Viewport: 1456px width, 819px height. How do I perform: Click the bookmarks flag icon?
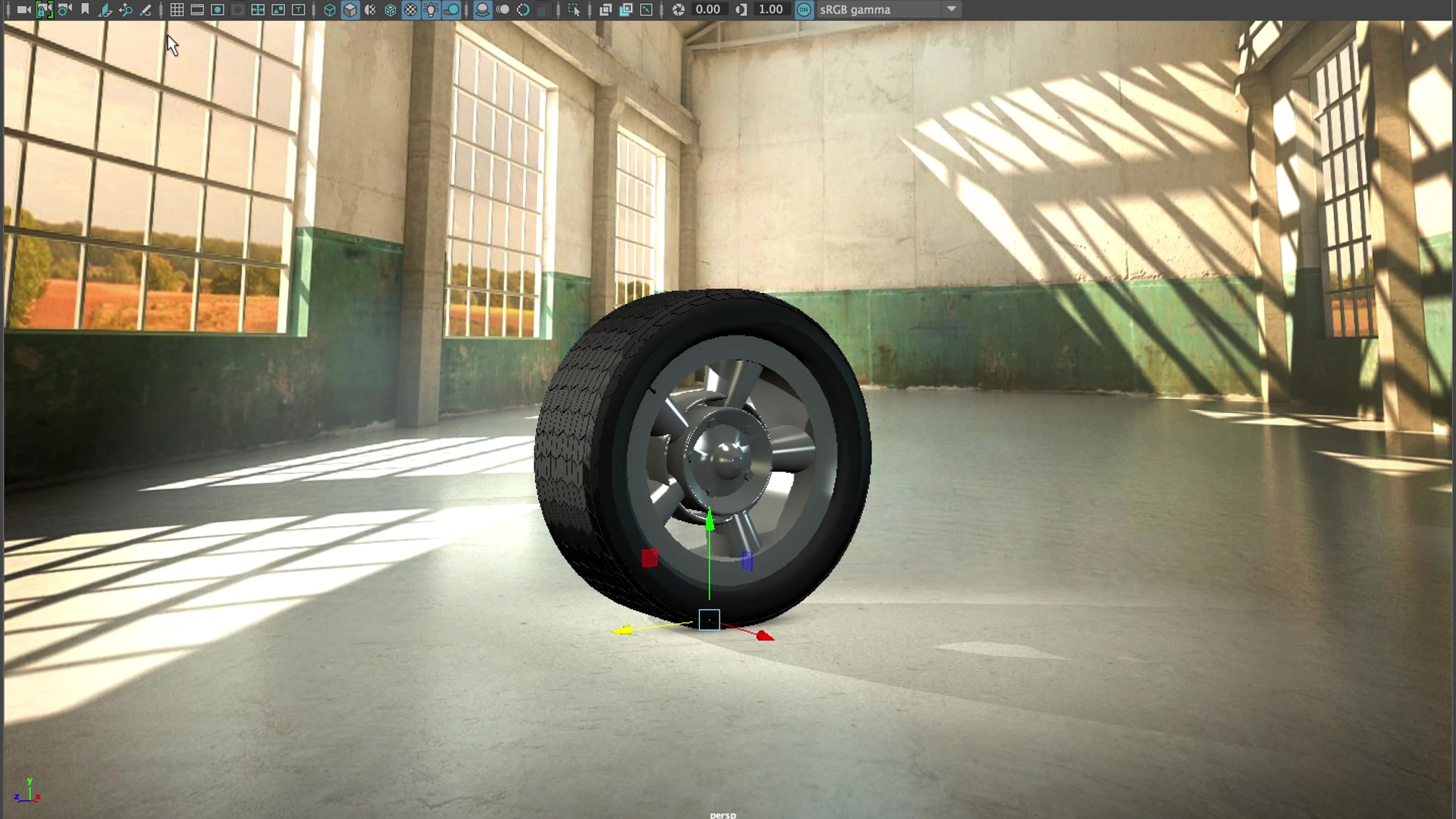[85, 9]
